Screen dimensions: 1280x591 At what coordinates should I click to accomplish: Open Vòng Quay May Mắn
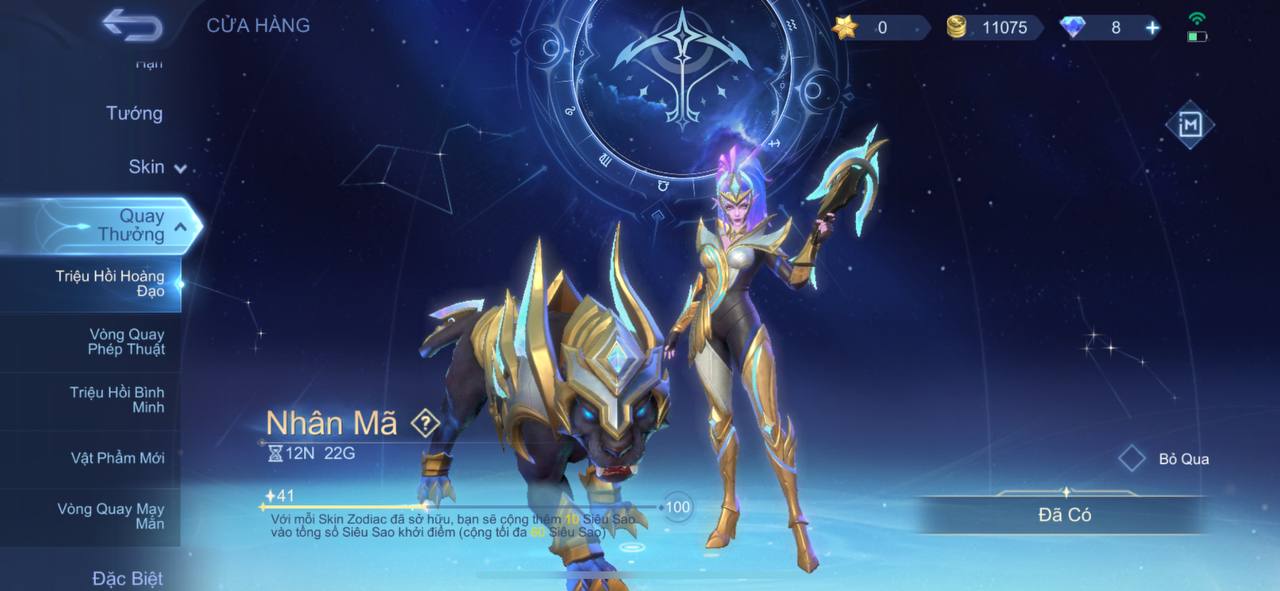point(111,516)
